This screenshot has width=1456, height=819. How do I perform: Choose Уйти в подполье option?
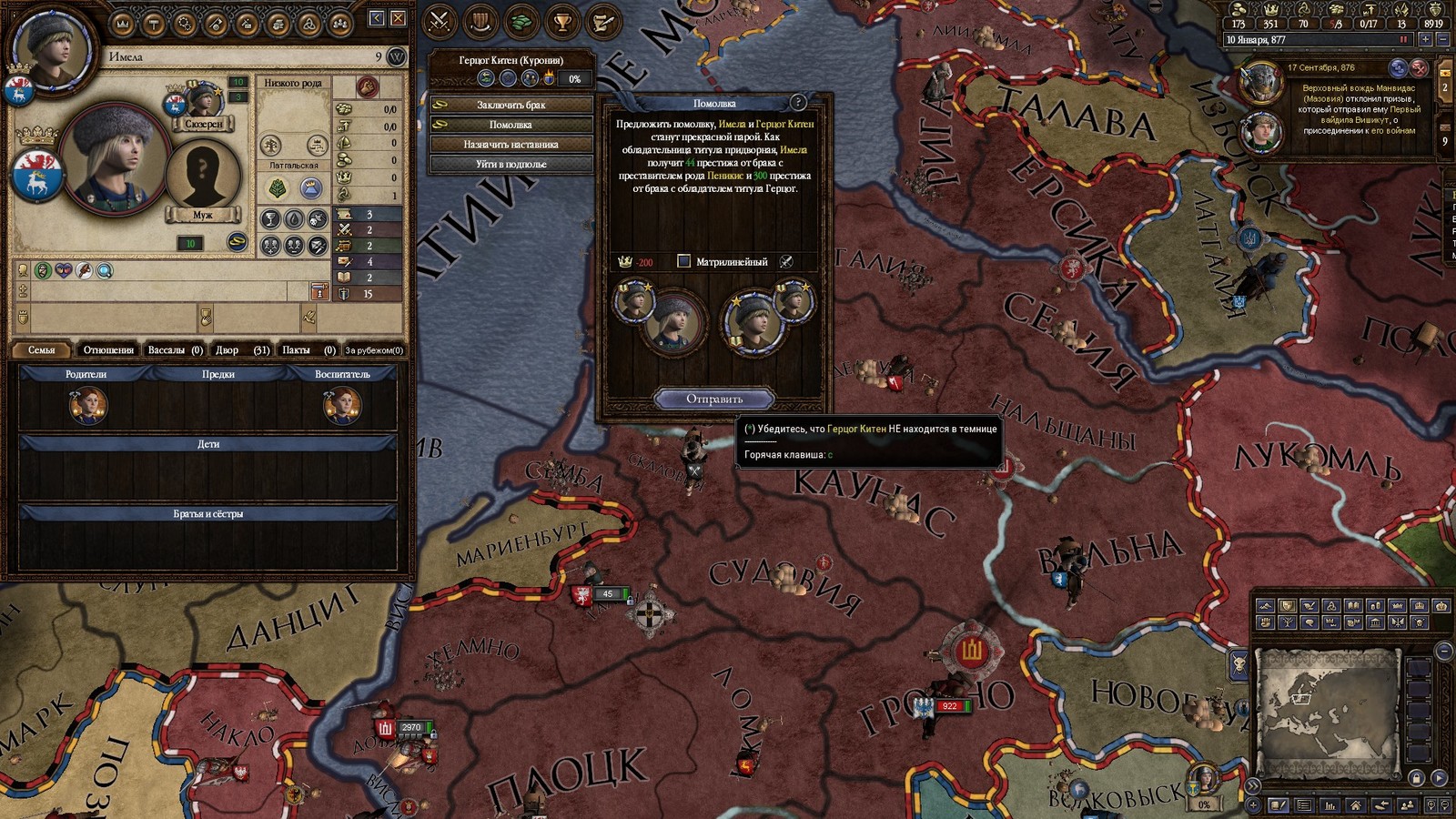tap(511, 165)
